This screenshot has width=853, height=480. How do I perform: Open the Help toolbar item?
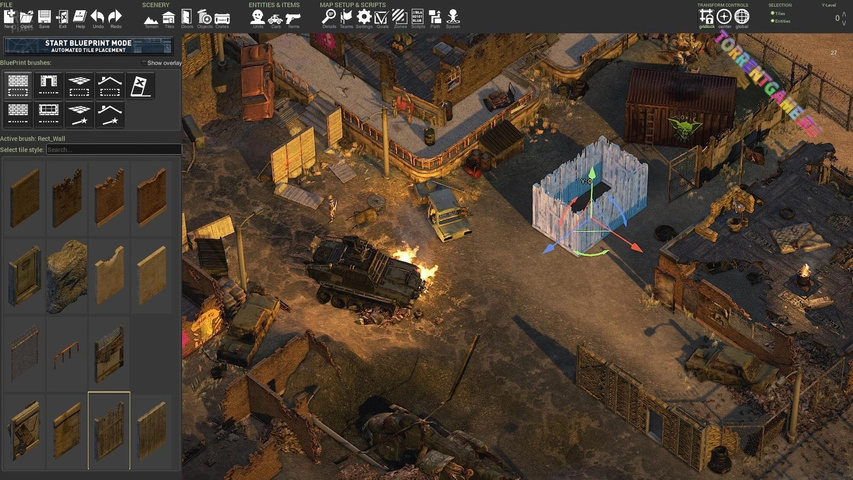click(80, 18)
